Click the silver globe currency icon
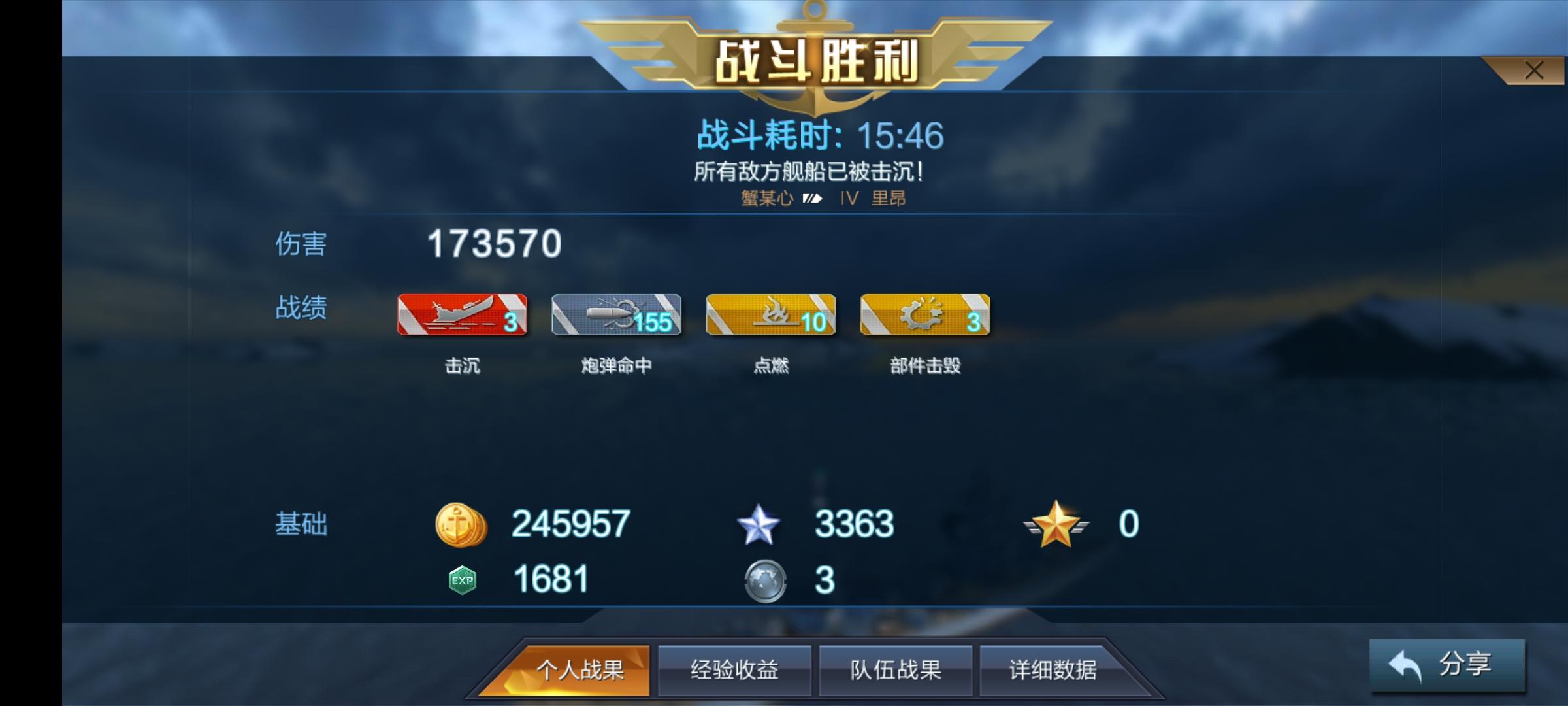1568x706 pixels. tap(765, 580)
